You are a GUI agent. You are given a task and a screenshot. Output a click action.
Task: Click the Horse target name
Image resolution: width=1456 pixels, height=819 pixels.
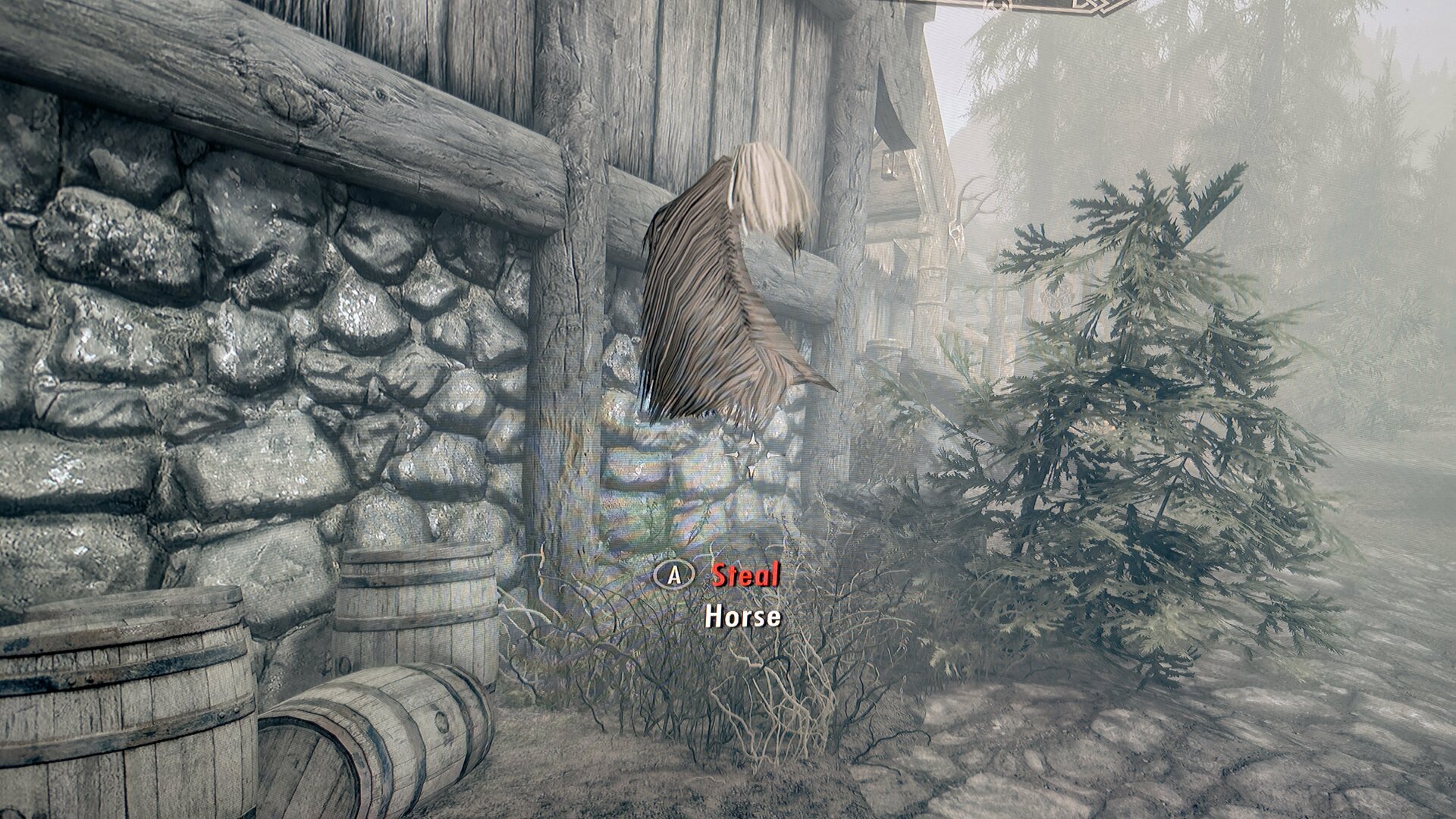[742, 617]
